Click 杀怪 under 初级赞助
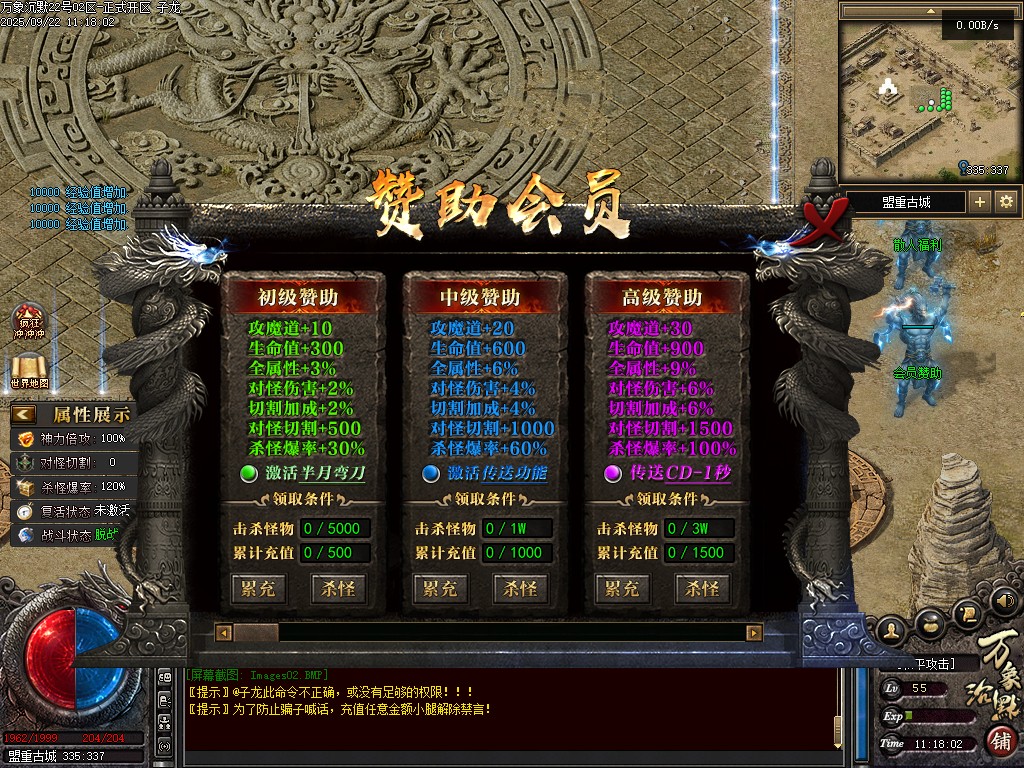The height and width of the screenshot is (768, 1024). 338,588
